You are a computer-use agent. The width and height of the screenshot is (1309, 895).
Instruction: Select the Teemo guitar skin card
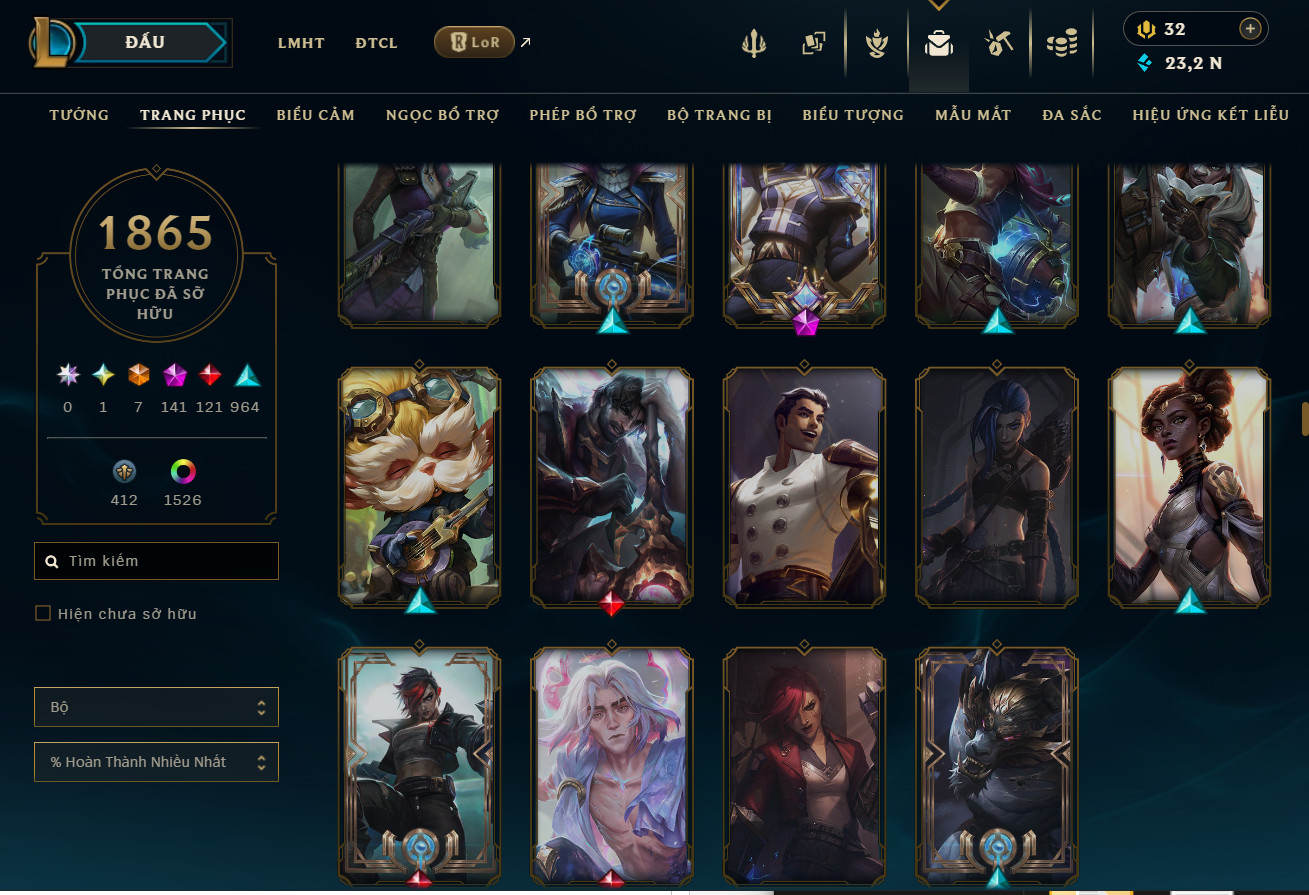(420, 485)
